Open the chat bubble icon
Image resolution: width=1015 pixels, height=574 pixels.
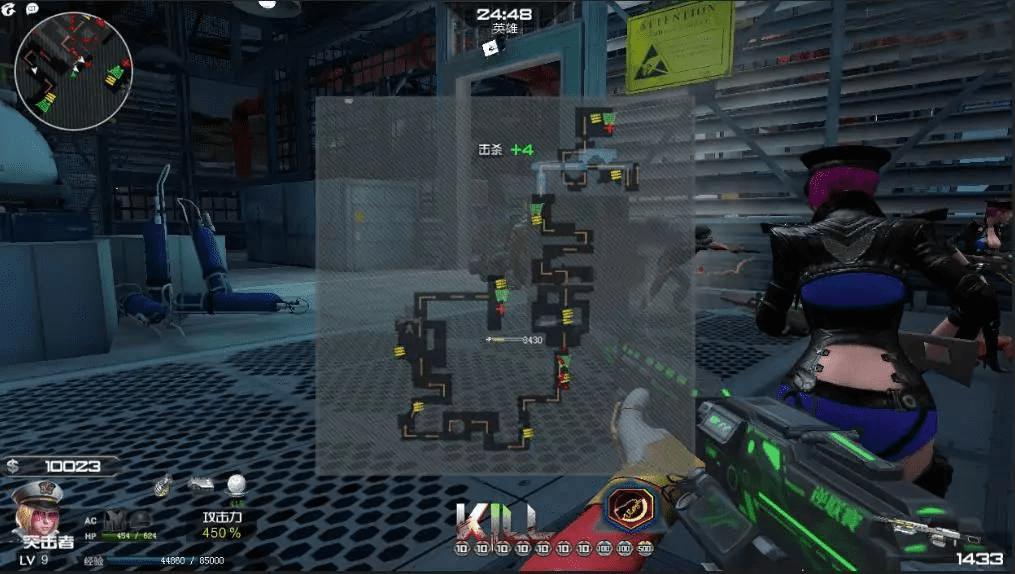pyautogui.click(x=32, y=7)
